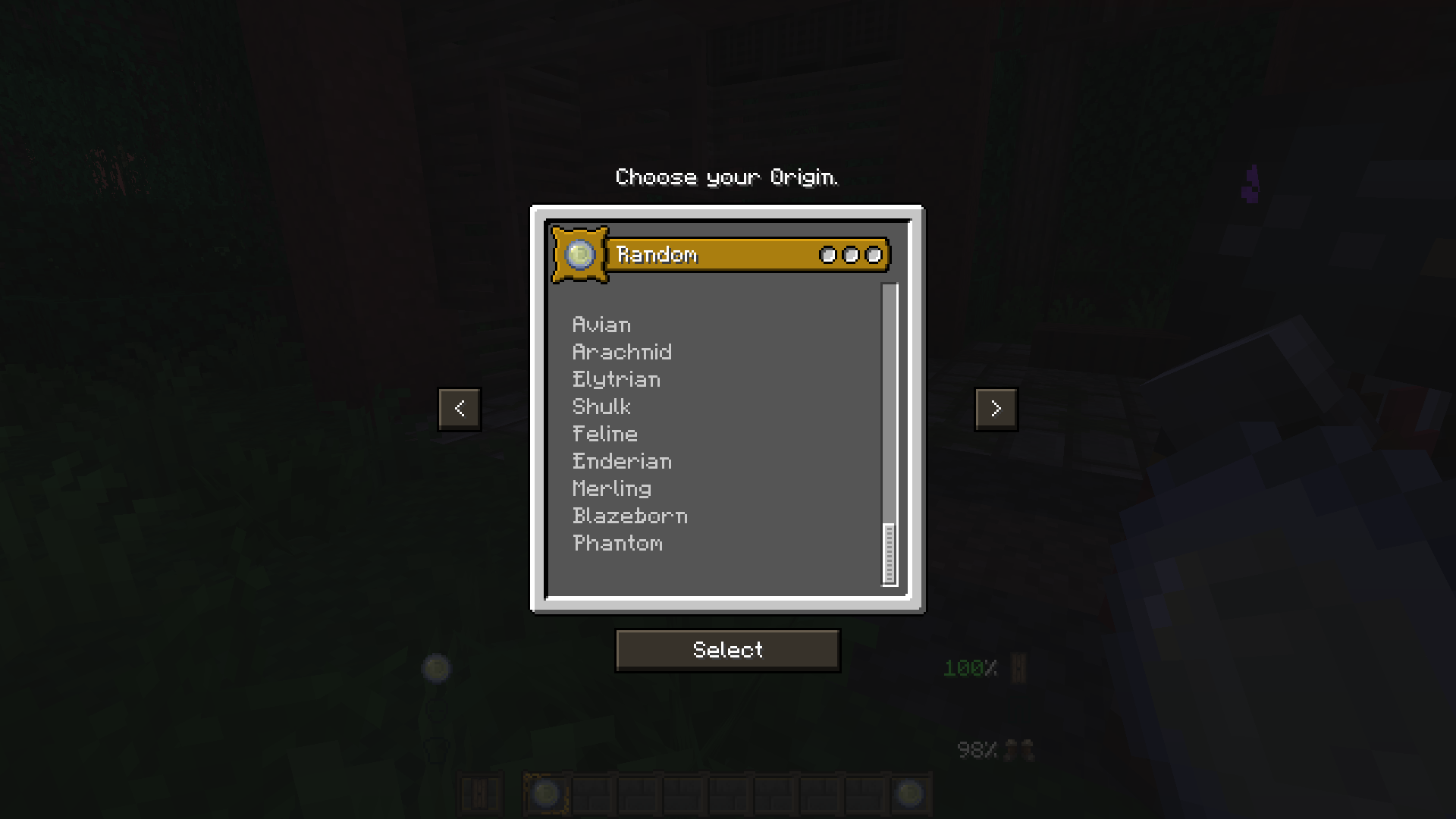This screenshot has height=819, width=1456.
Task: Expand the Enderian list entry
Action: (x=622, y=462)
